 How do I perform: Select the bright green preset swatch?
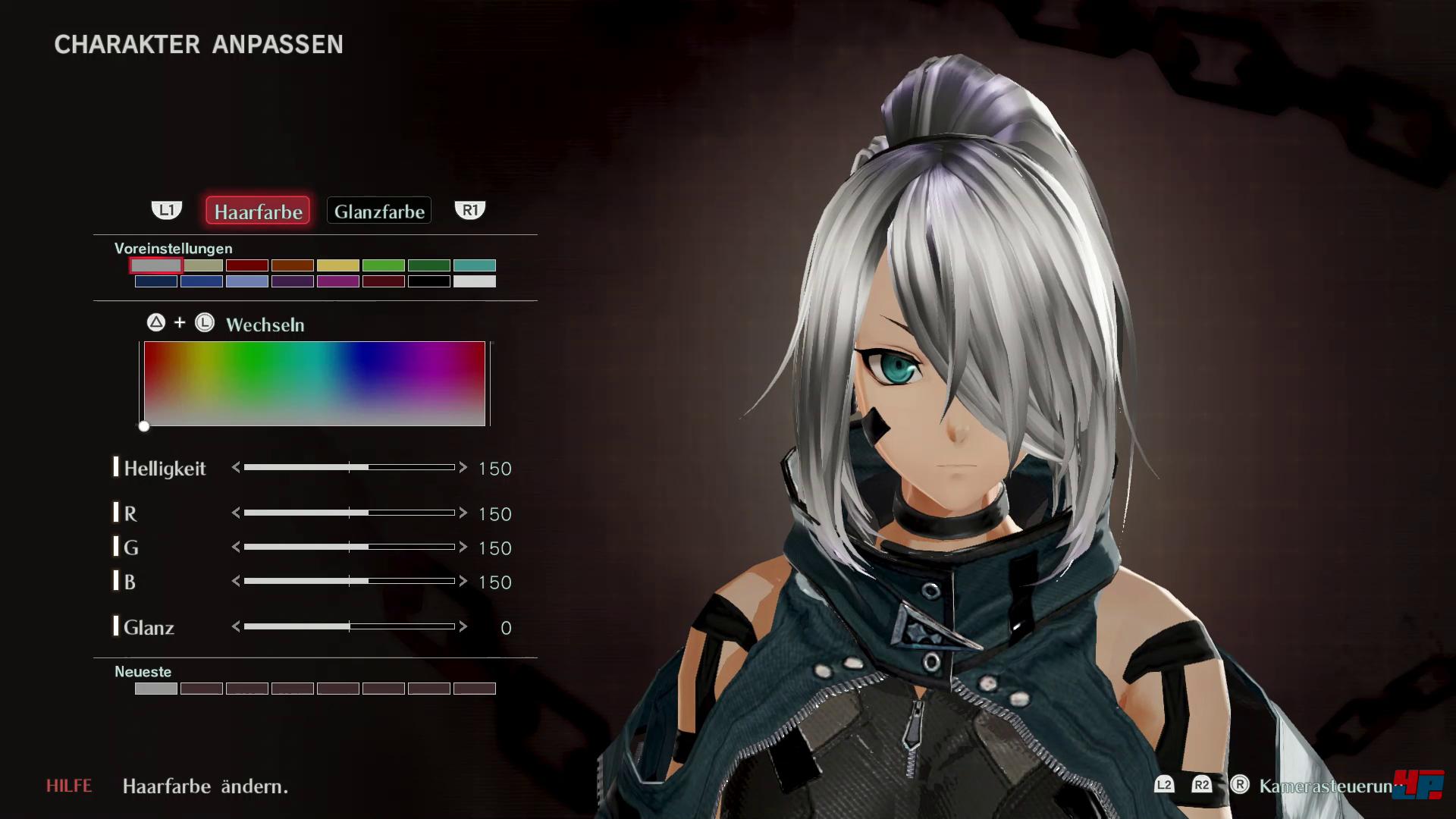384,265
